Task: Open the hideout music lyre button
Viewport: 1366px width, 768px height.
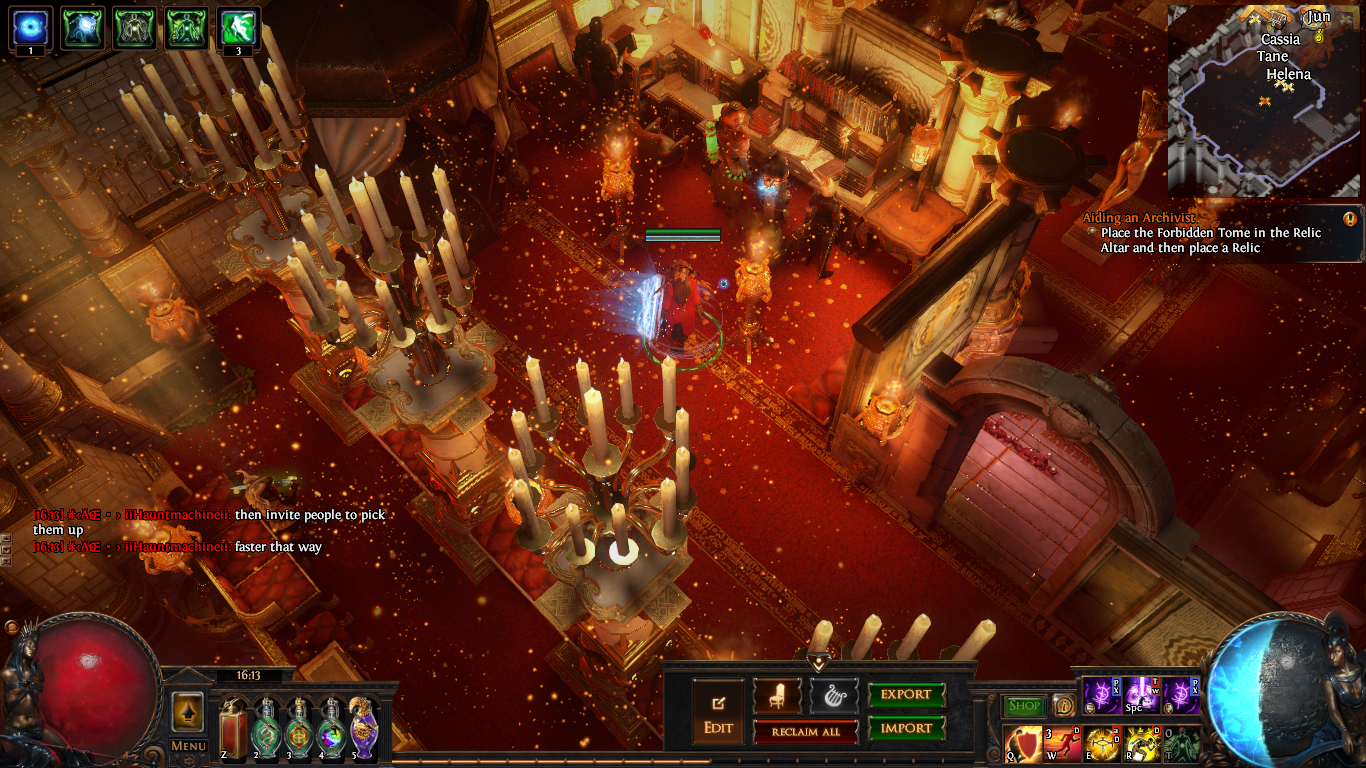Action: (834, 695)
